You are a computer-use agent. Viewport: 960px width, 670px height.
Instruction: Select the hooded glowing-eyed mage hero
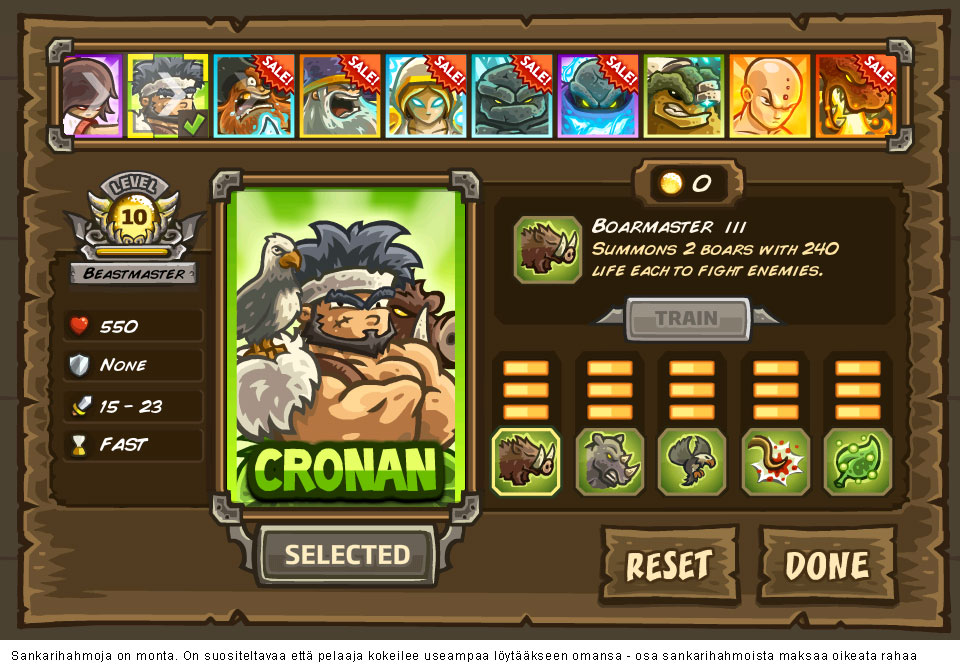point(426,96)
